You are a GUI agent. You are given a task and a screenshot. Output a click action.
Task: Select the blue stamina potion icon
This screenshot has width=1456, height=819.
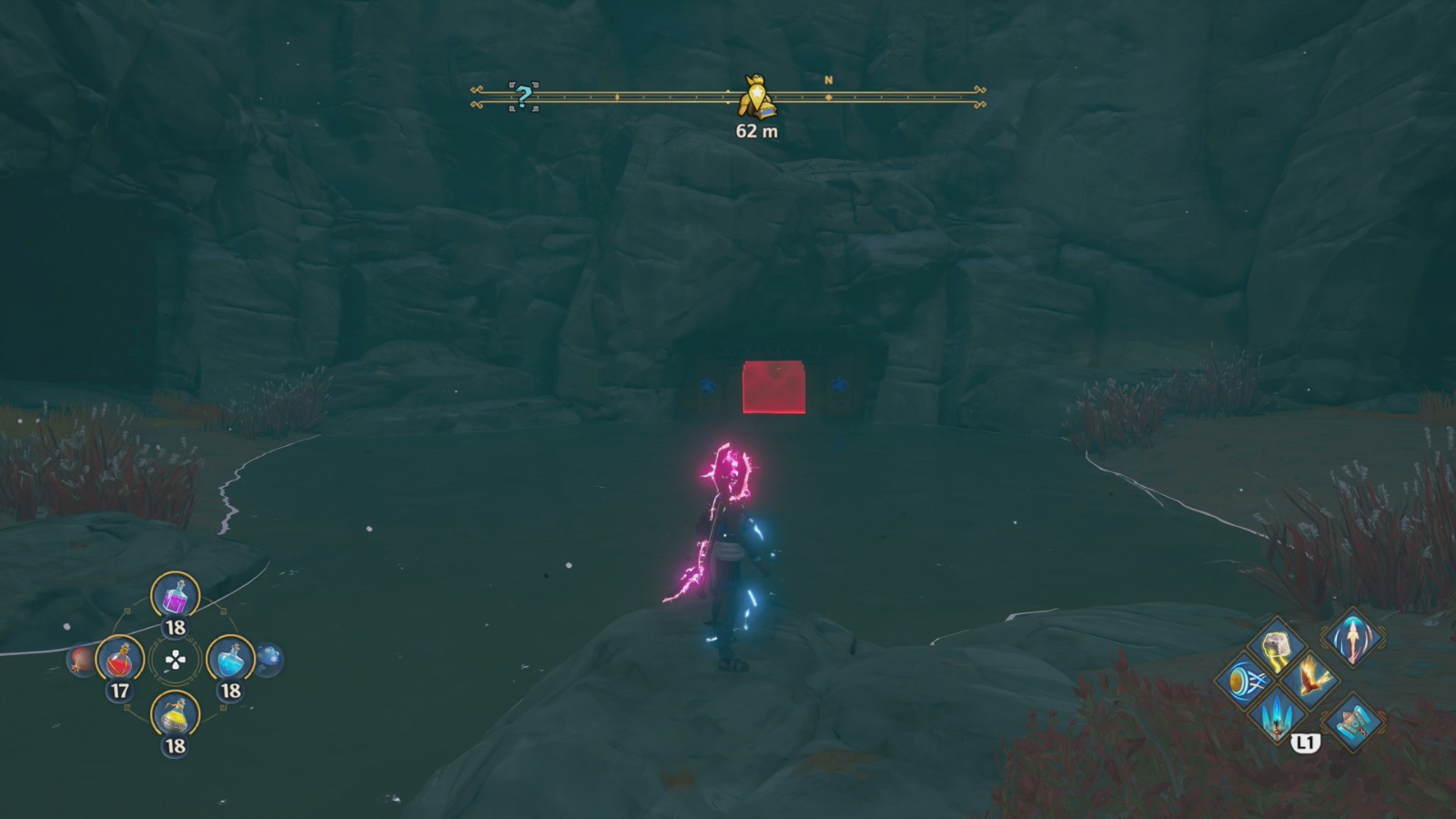click(x=229, y=659)
